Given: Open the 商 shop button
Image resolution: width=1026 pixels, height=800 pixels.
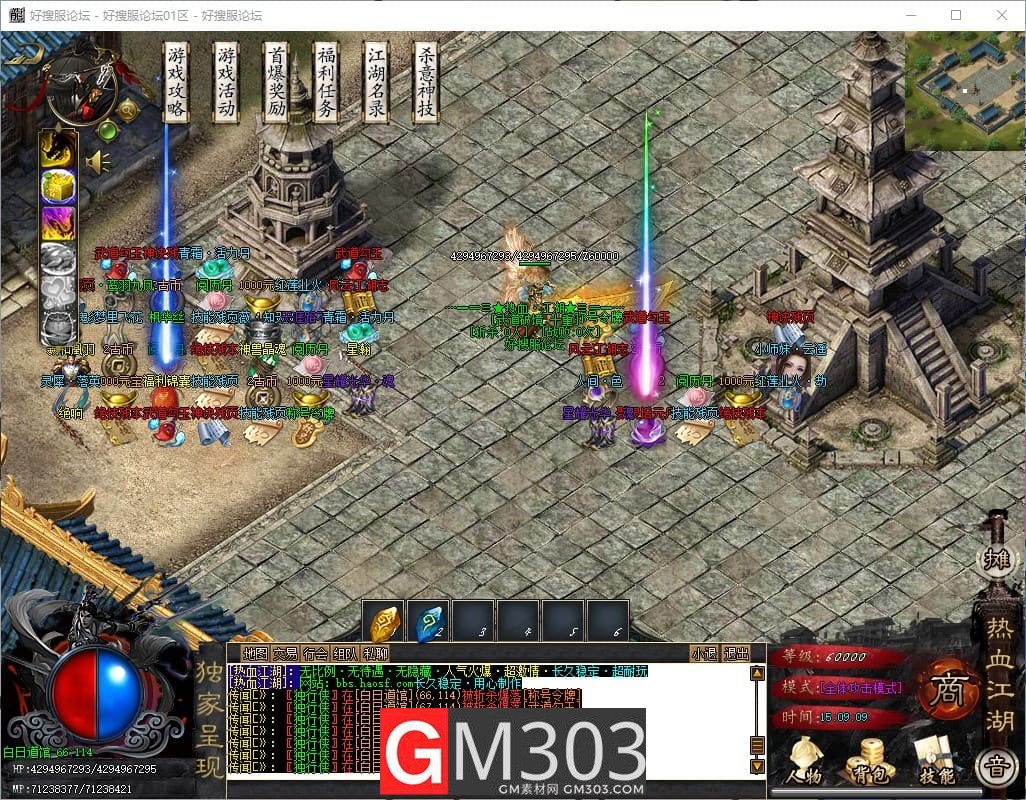Looking at the screenshot, I should click(x=944, y=690).
